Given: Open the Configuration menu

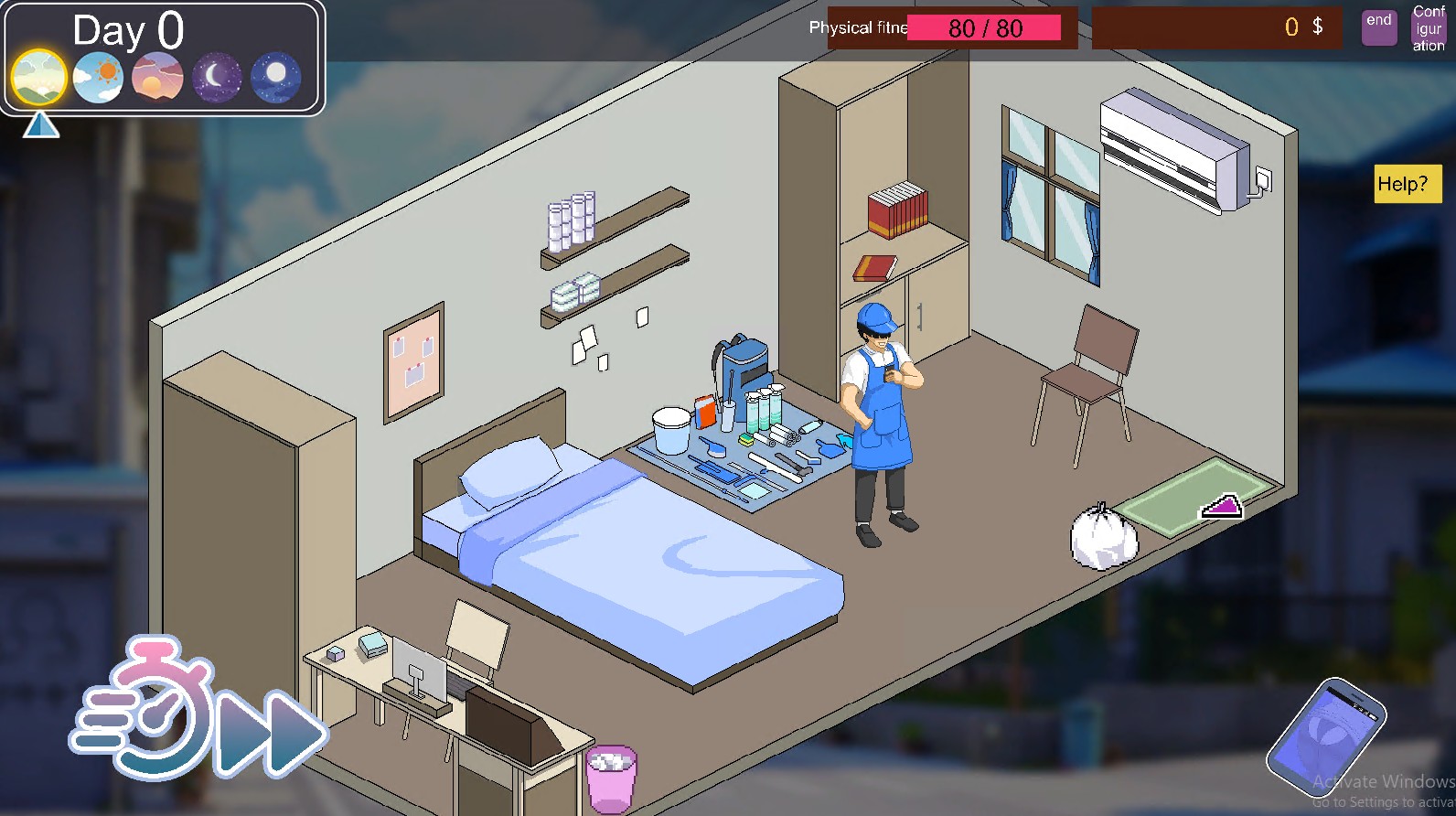Looking at the screenshot, I should click(1428, 27).
